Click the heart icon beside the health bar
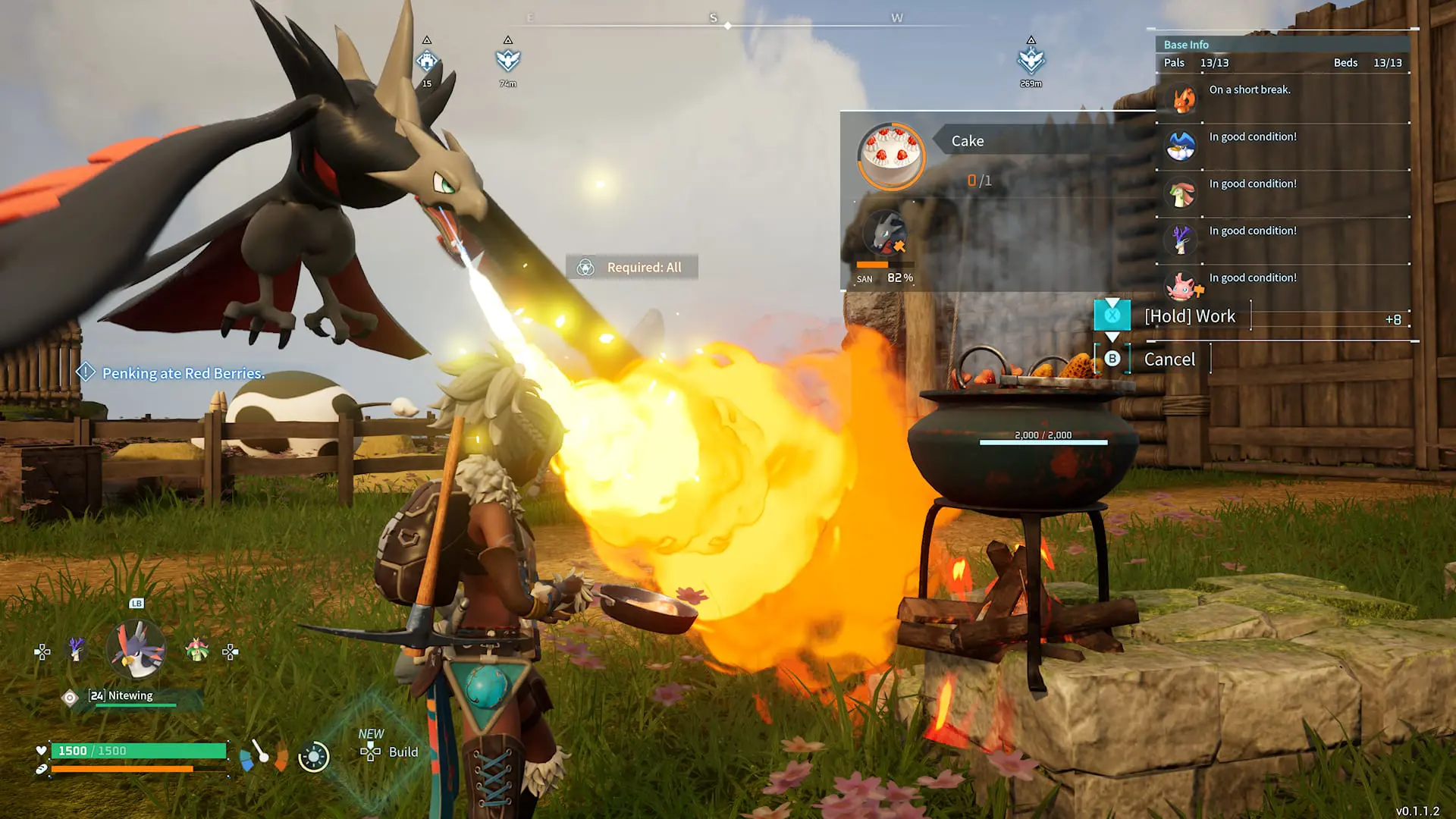 [42, 751]
